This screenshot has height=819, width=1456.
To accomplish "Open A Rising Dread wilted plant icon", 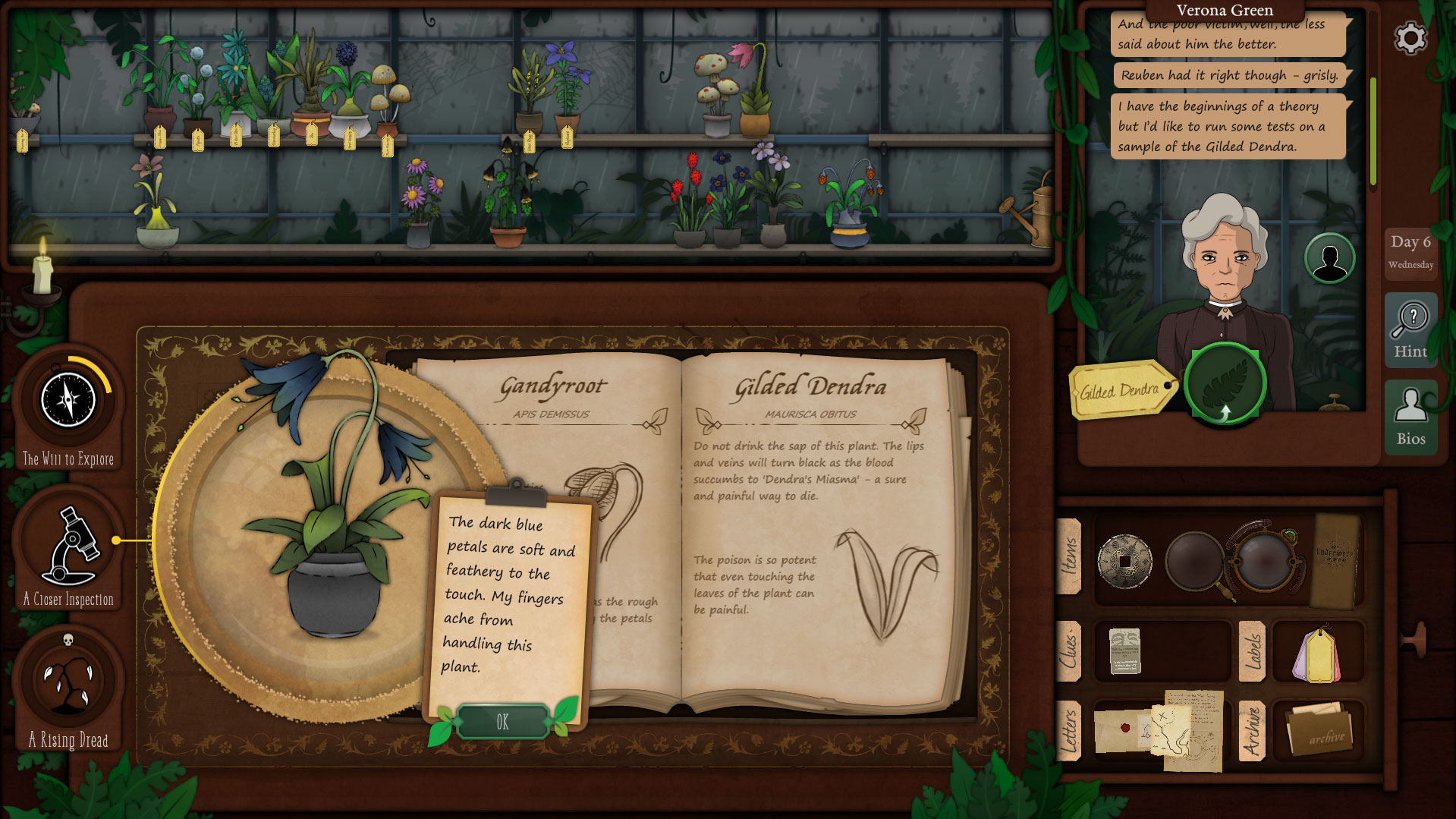I will click(68, 681).
